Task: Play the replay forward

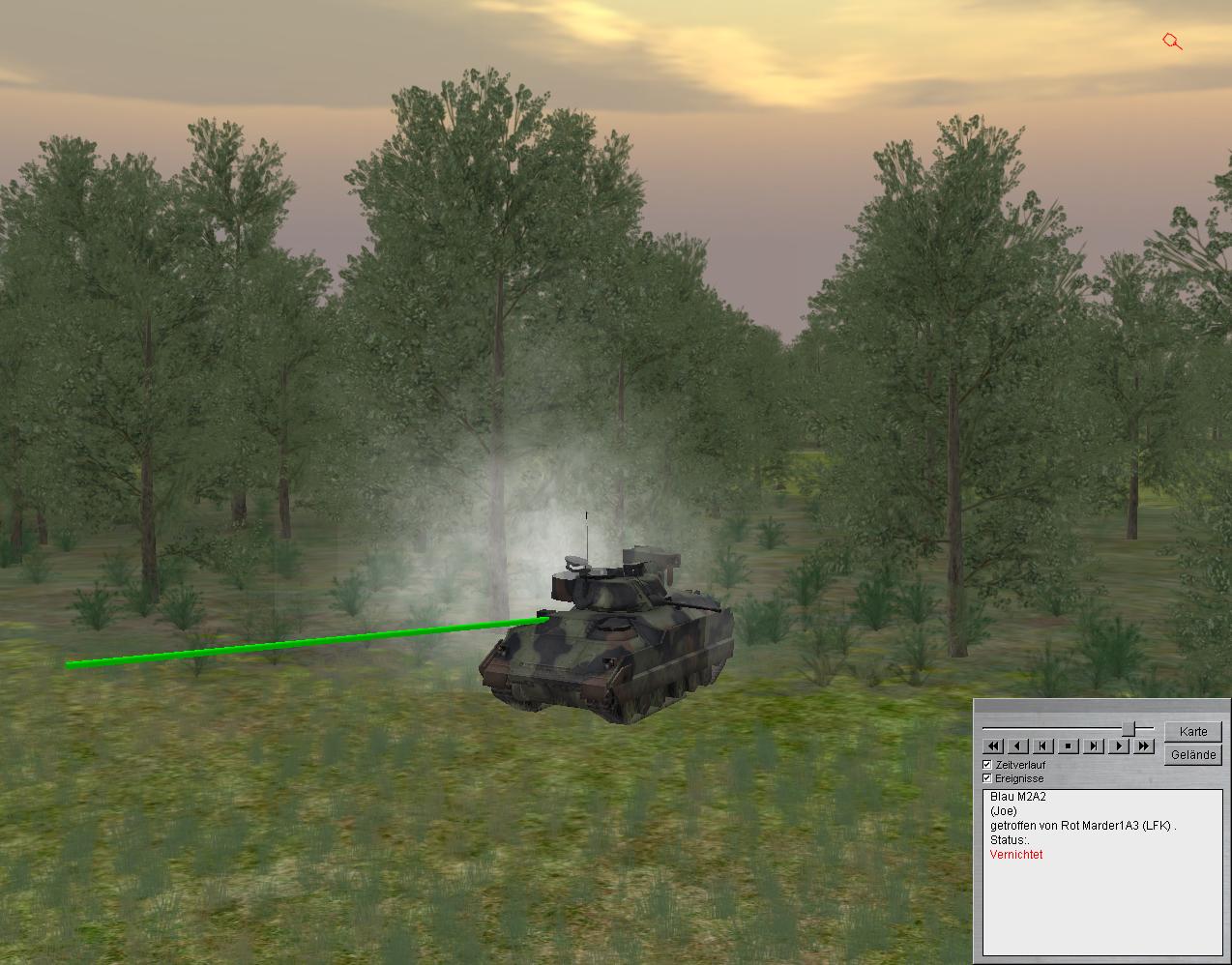Action: (1119, 746)
